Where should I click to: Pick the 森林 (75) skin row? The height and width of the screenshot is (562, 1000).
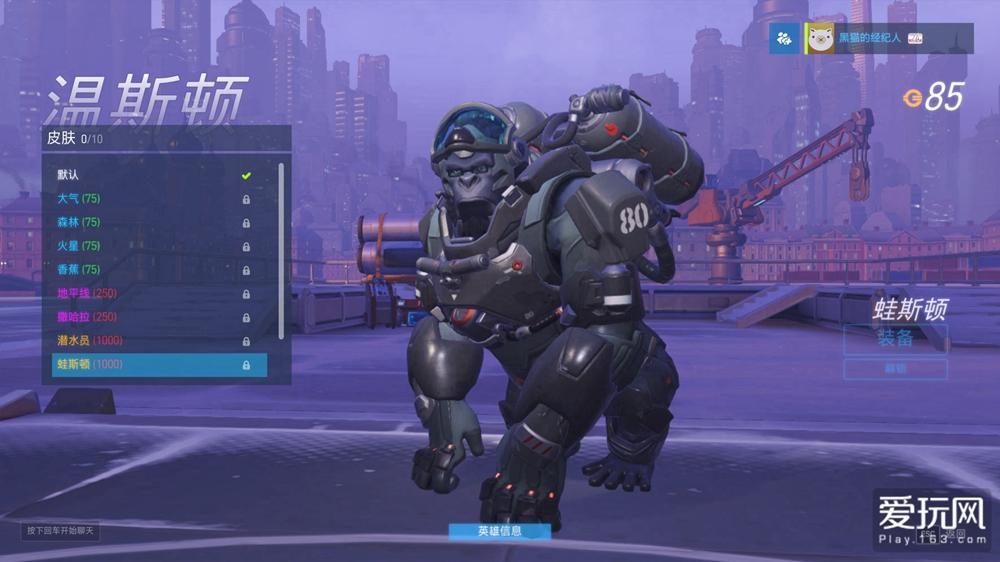150,222
